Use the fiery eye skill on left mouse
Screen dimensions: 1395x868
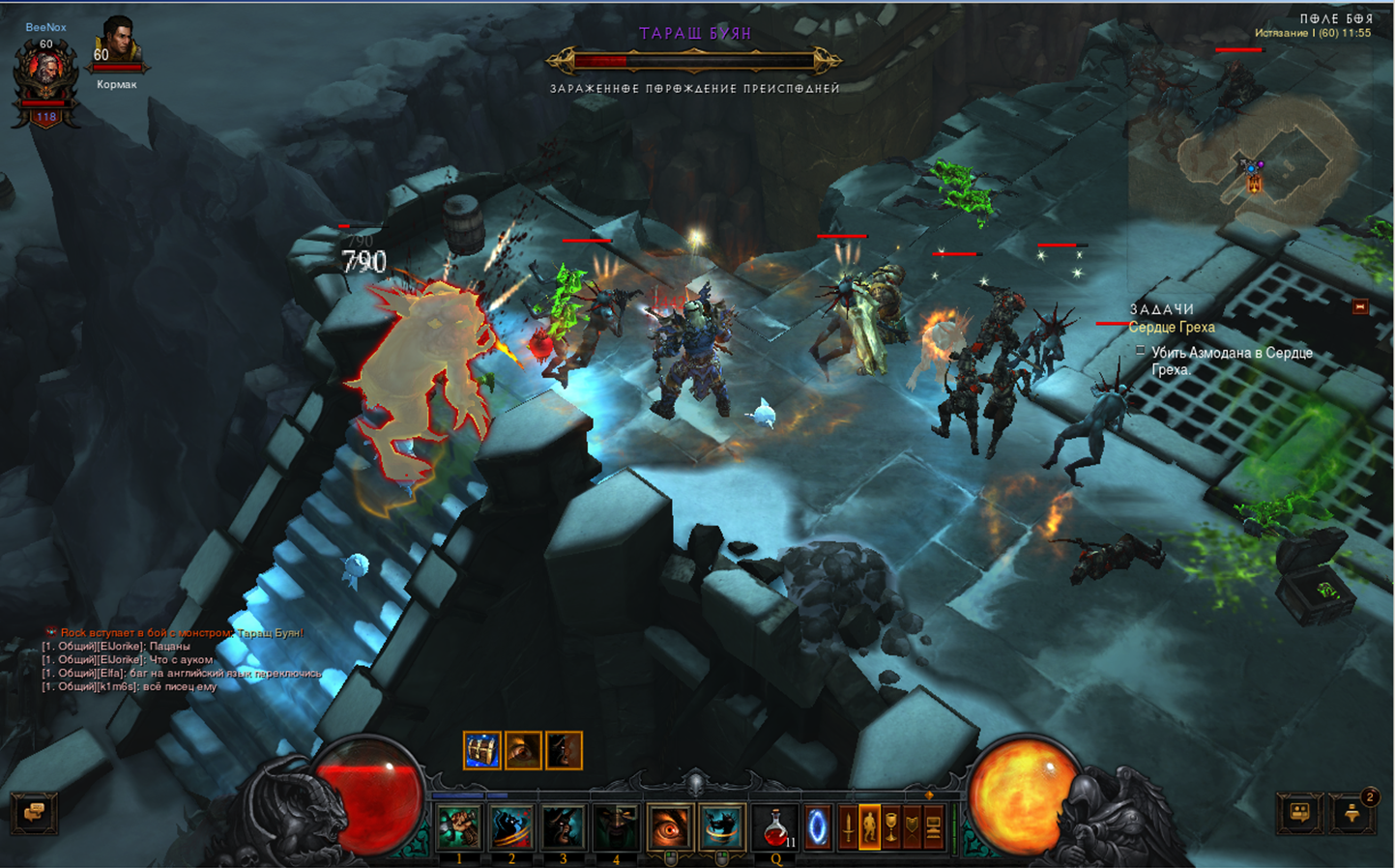coord(669,827)
